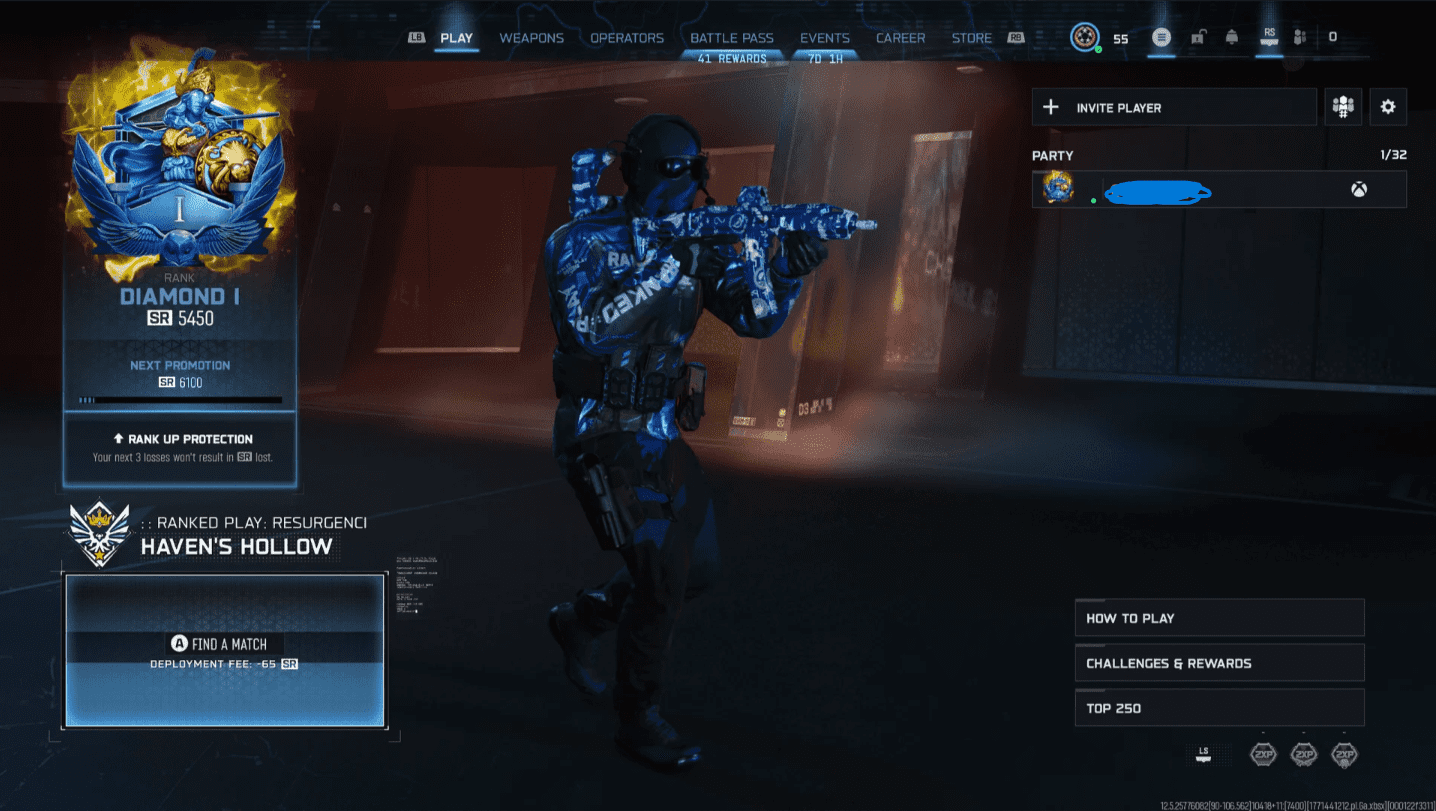
Task: Open the How To Play panel
Action: tap(1219, 617)
